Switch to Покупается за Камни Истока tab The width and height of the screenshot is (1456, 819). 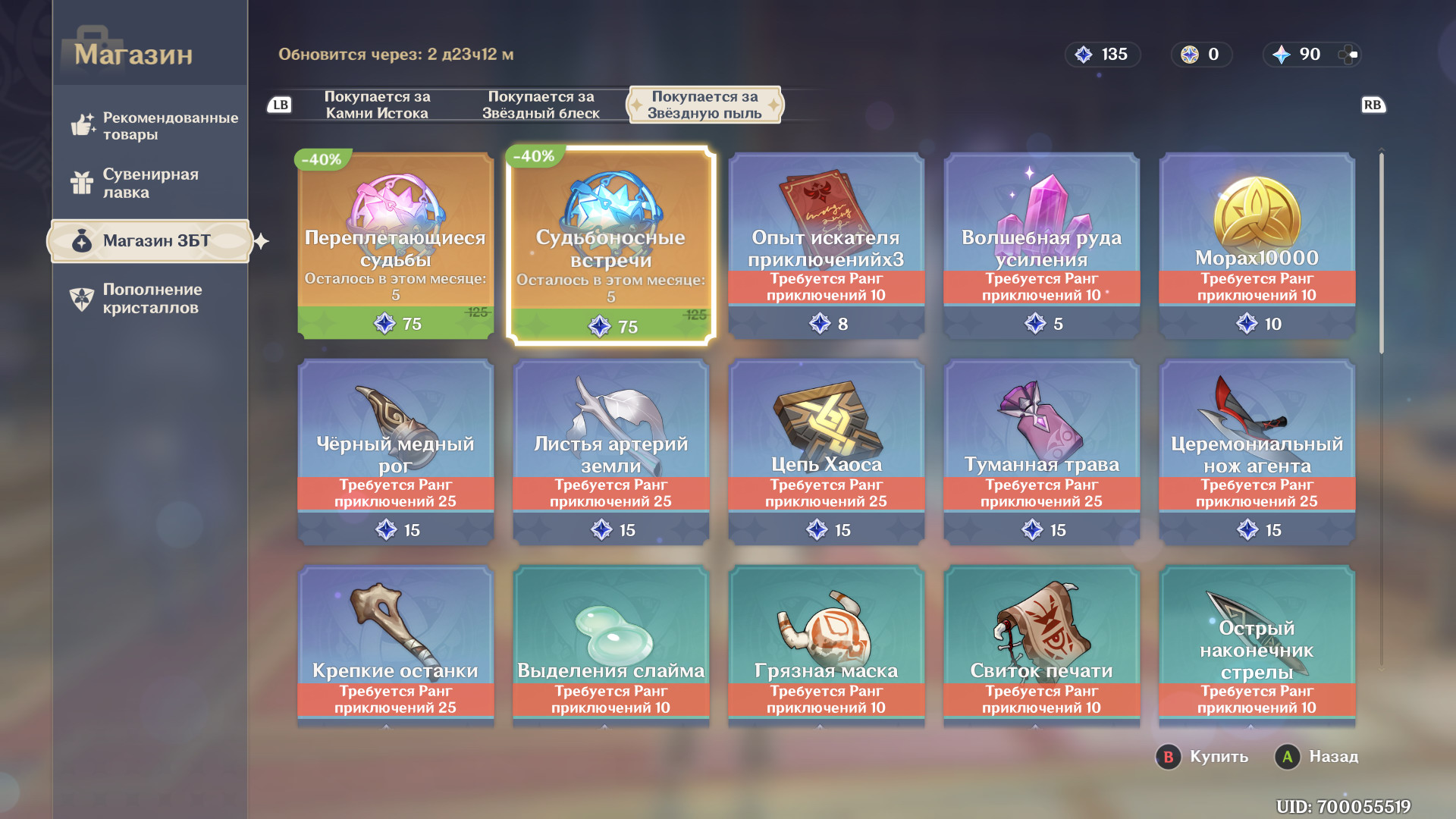click(377, 105)
